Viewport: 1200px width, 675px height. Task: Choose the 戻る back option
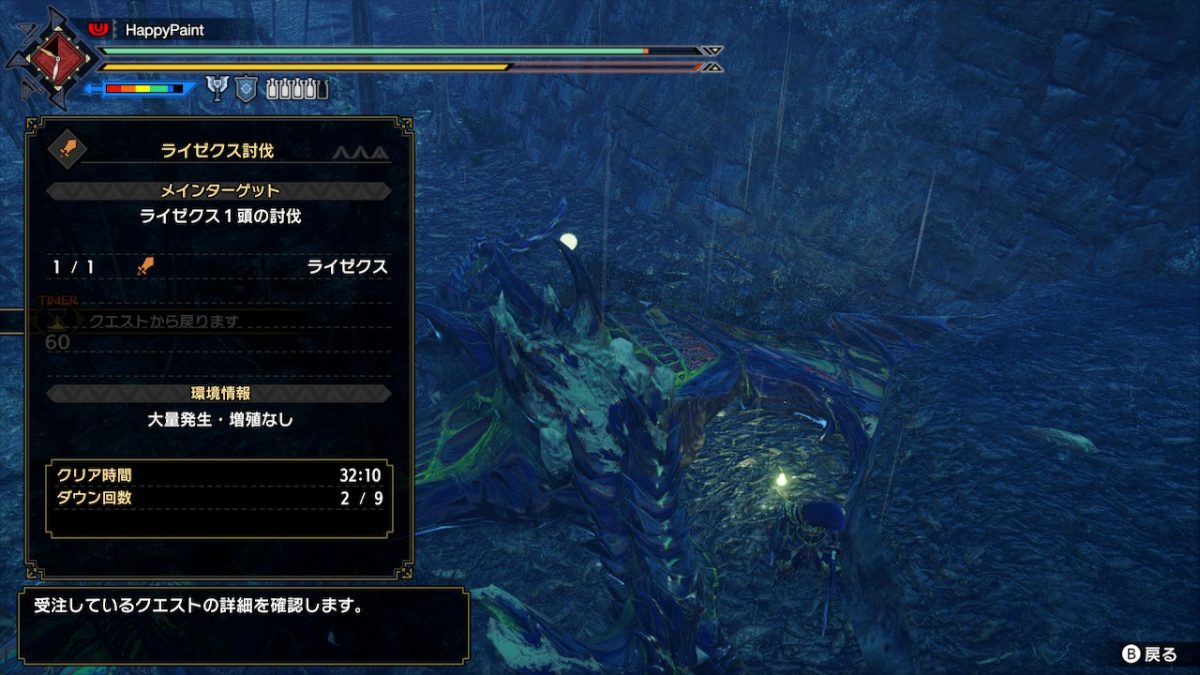(1150, 654)
